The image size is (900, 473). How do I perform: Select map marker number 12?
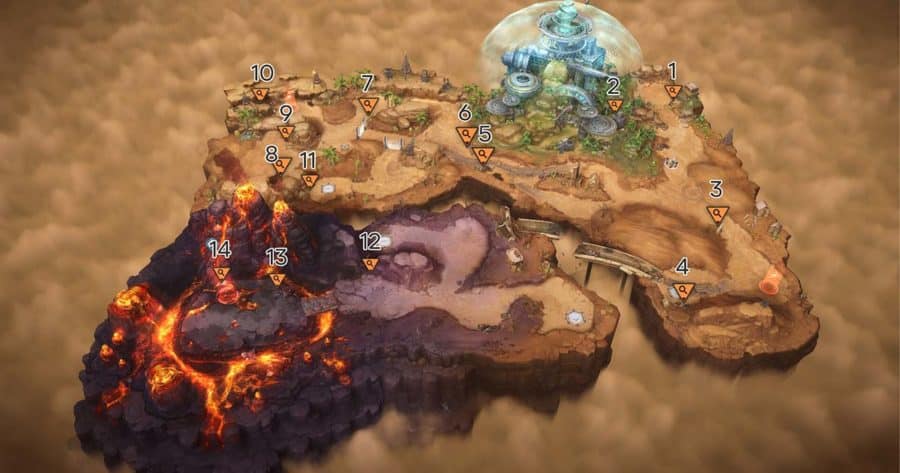pyautogui.click(x=371, y=263)
